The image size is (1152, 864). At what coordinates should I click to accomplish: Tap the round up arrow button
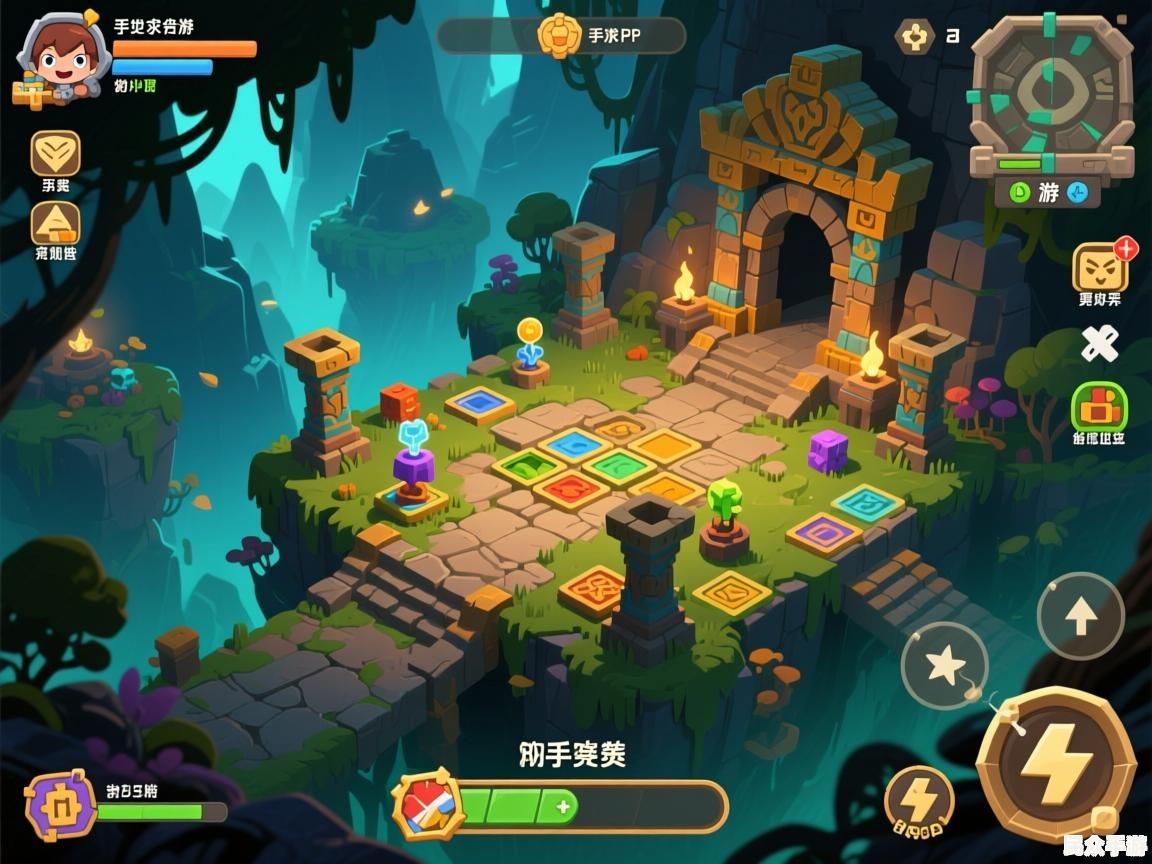point(1080,617)
